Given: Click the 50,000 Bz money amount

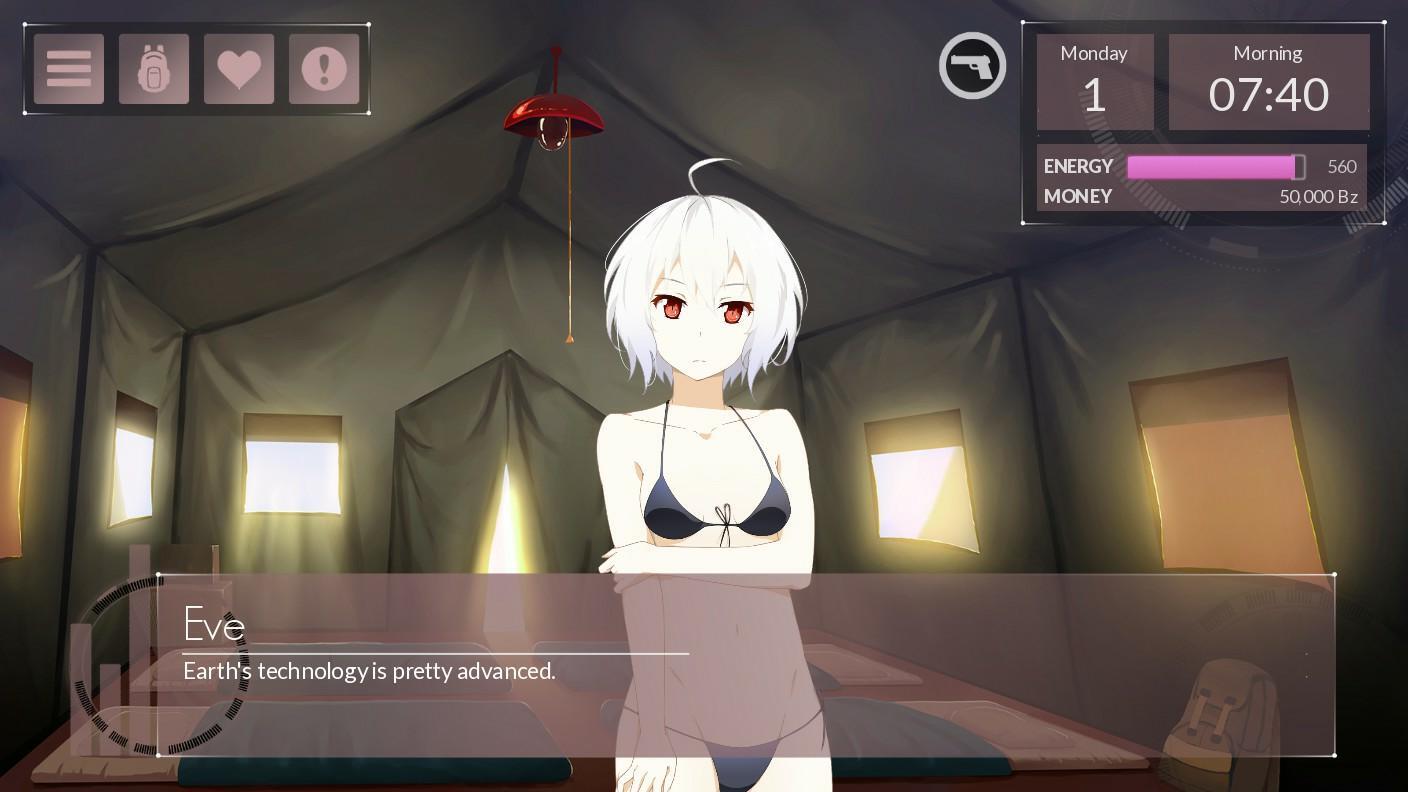Looking at the screenshot, I should 1318,197.
